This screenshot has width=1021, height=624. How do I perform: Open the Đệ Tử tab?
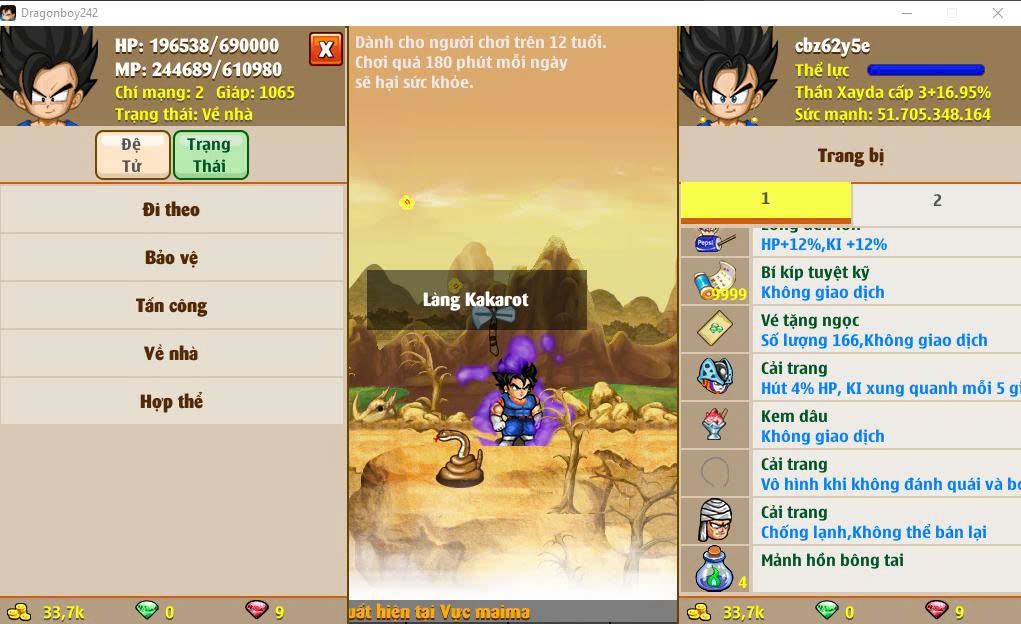[x=132, y=155]
